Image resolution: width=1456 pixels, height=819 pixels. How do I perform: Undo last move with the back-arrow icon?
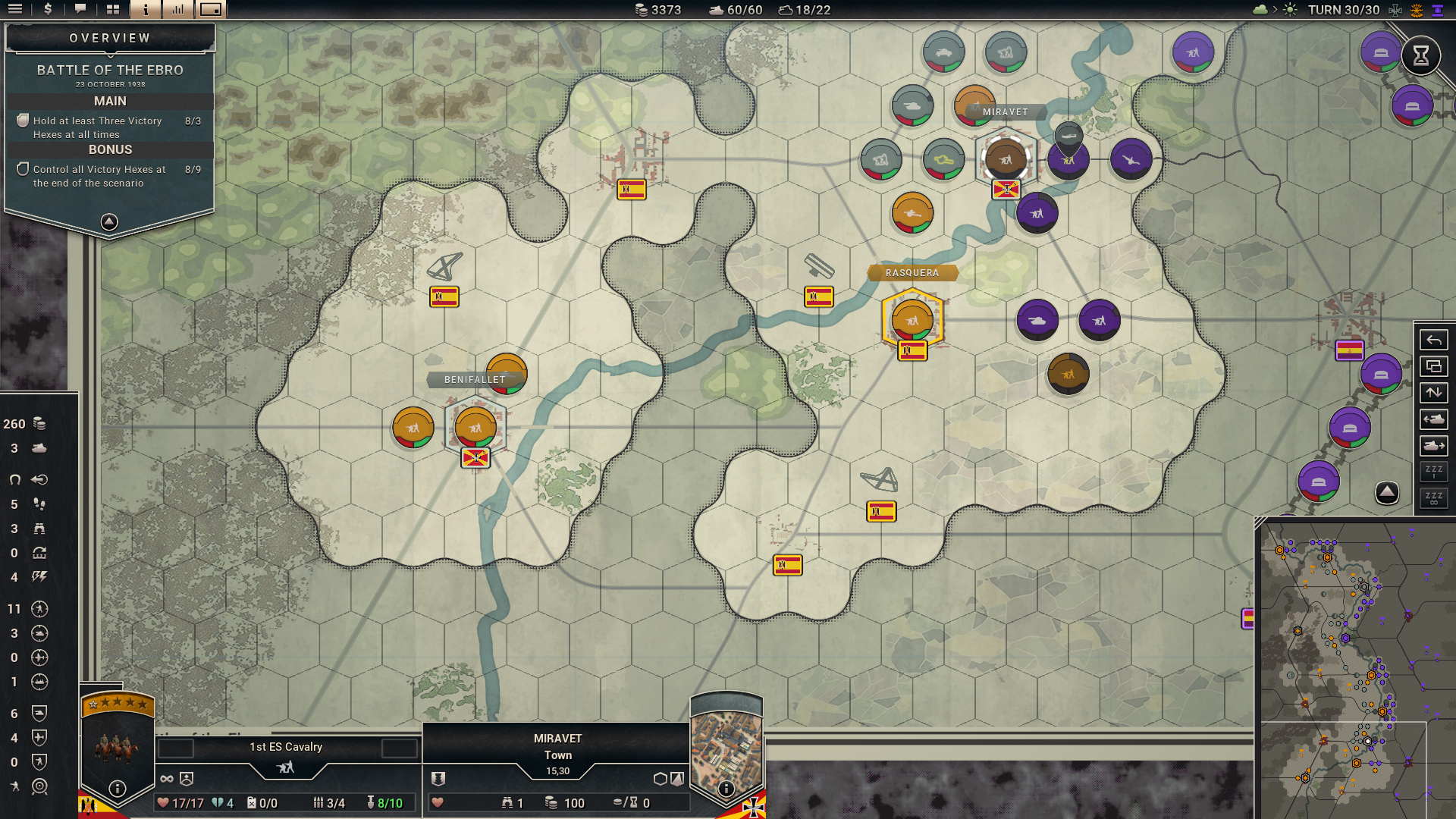tap(1433, 340)
